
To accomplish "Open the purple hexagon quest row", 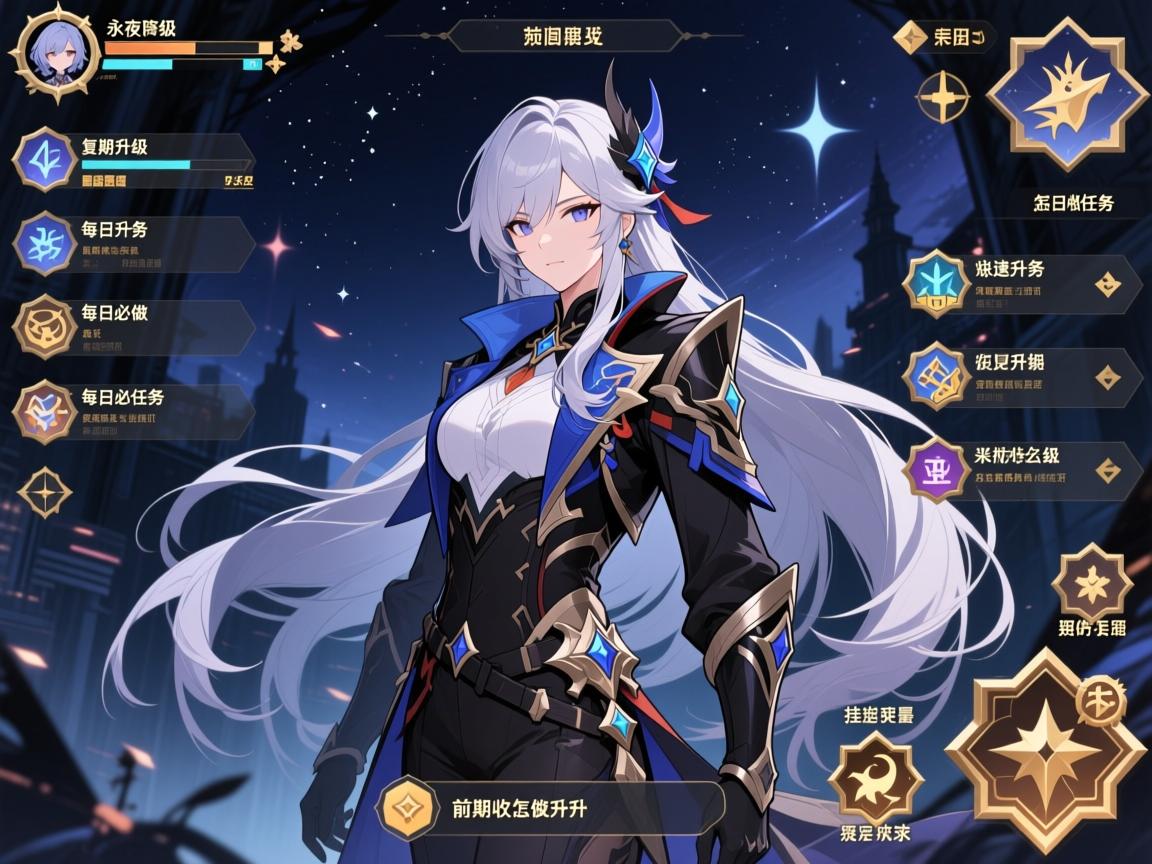I will (x=1022, y=470).
